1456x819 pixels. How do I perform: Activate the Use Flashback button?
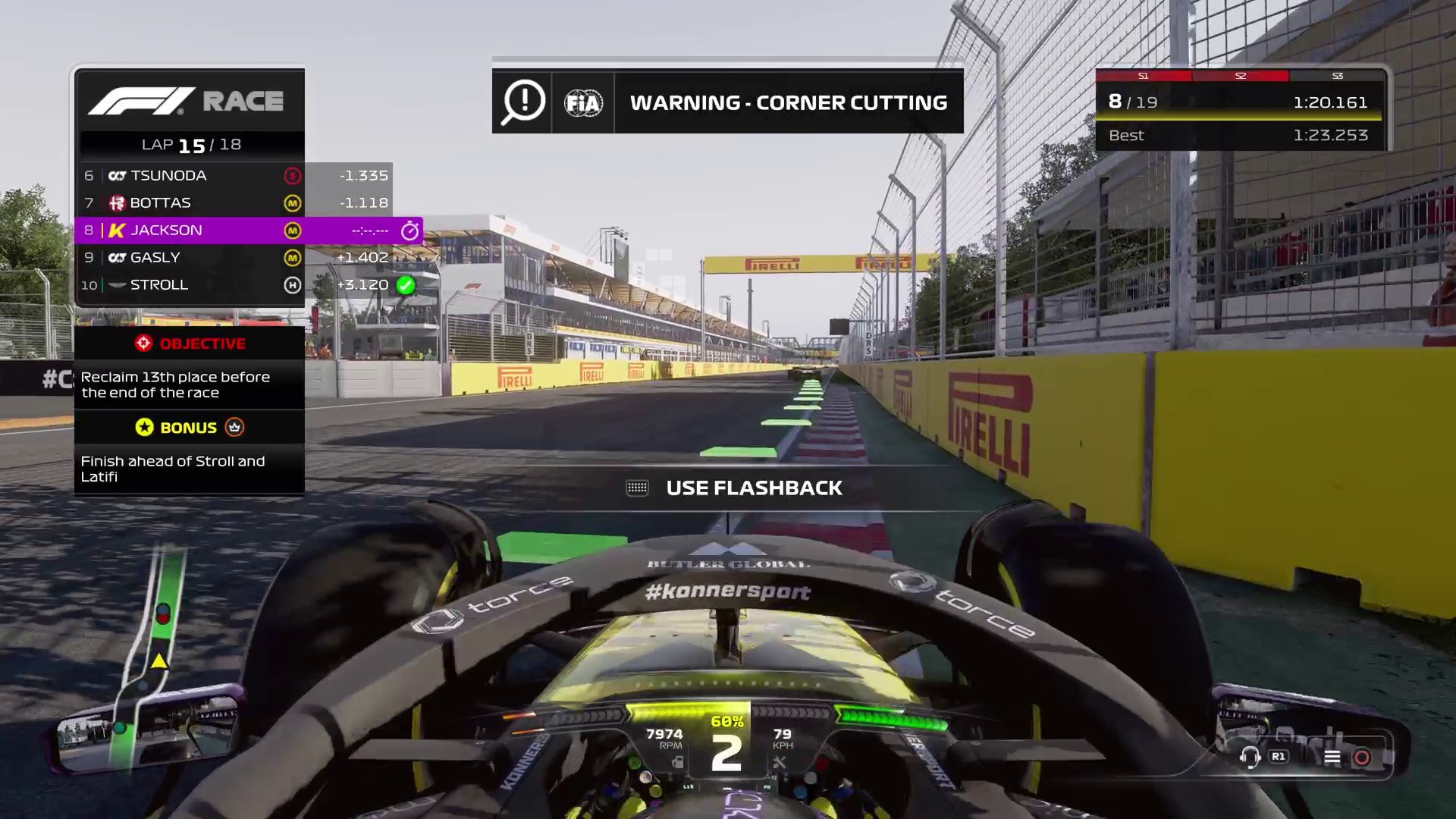click(x=754, y=488)
